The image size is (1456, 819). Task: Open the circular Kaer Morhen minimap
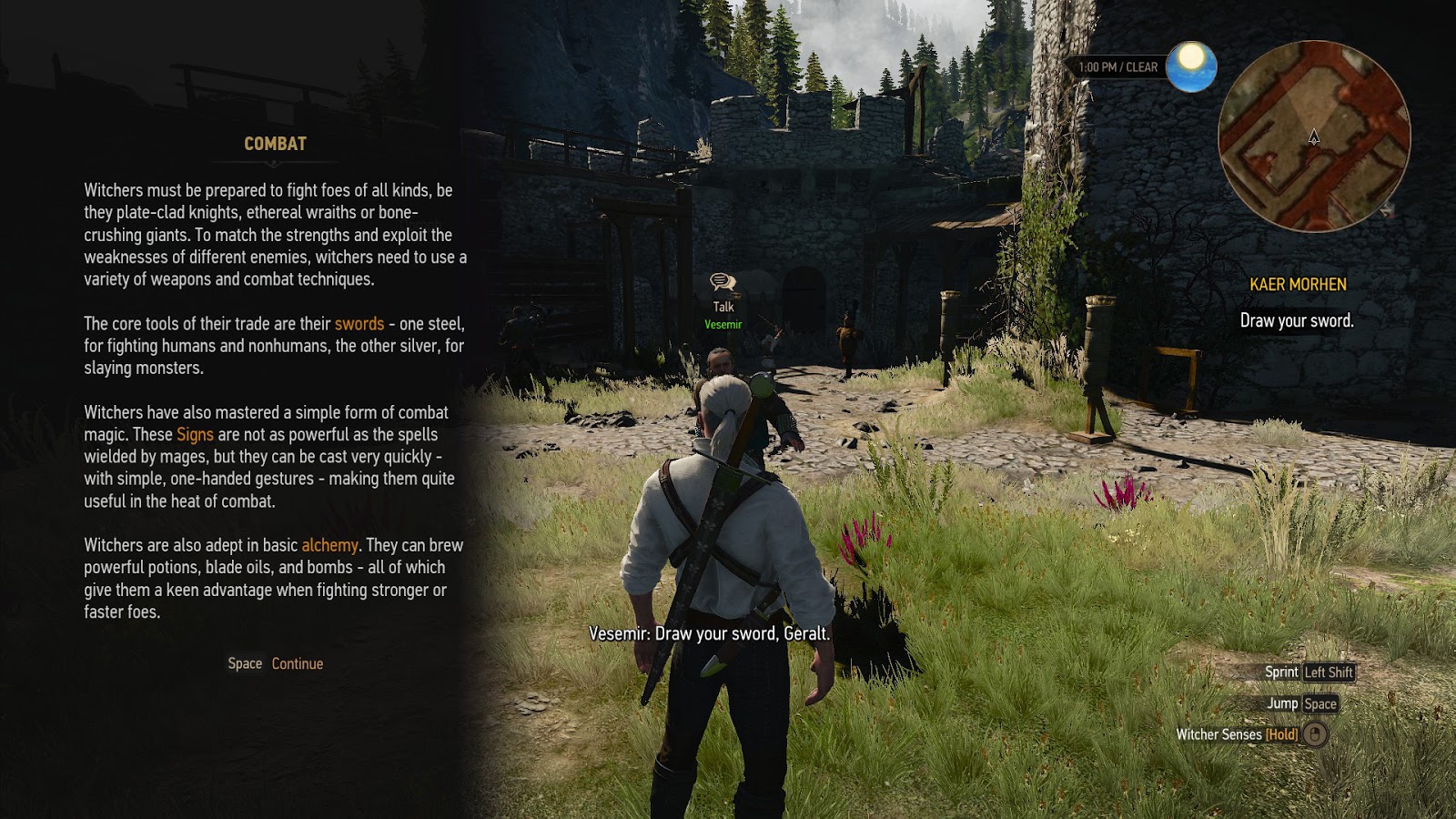1313,136
